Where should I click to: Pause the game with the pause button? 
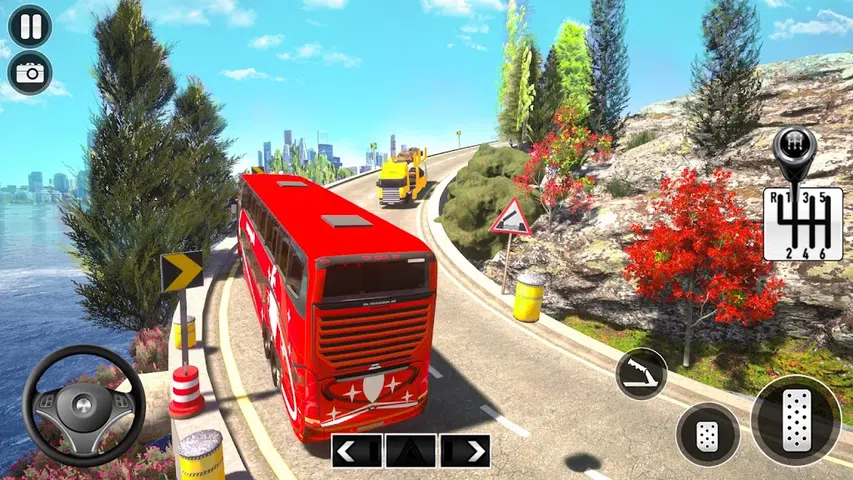30,25
